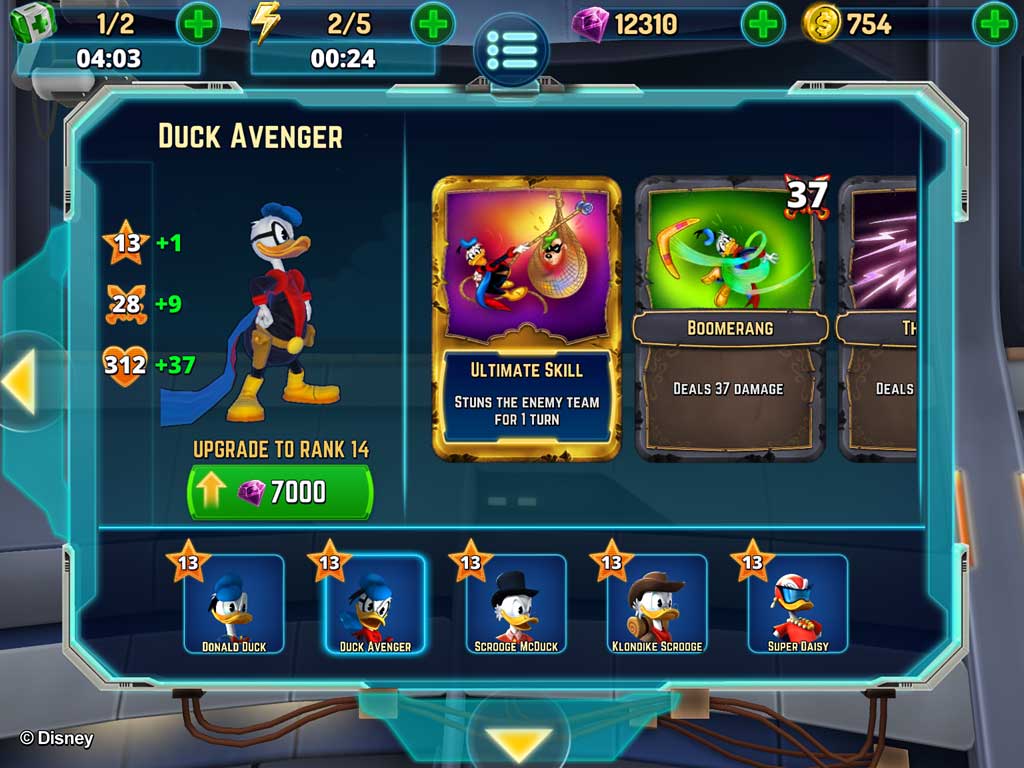
Task: Select the Scrooge McDuck character tile
Action: pos(516,605)
